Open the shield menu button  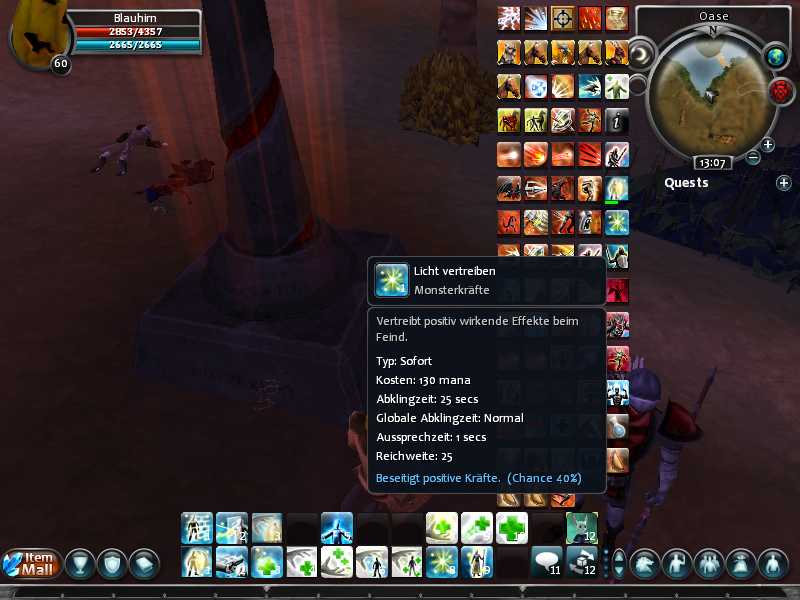[111, 564]
